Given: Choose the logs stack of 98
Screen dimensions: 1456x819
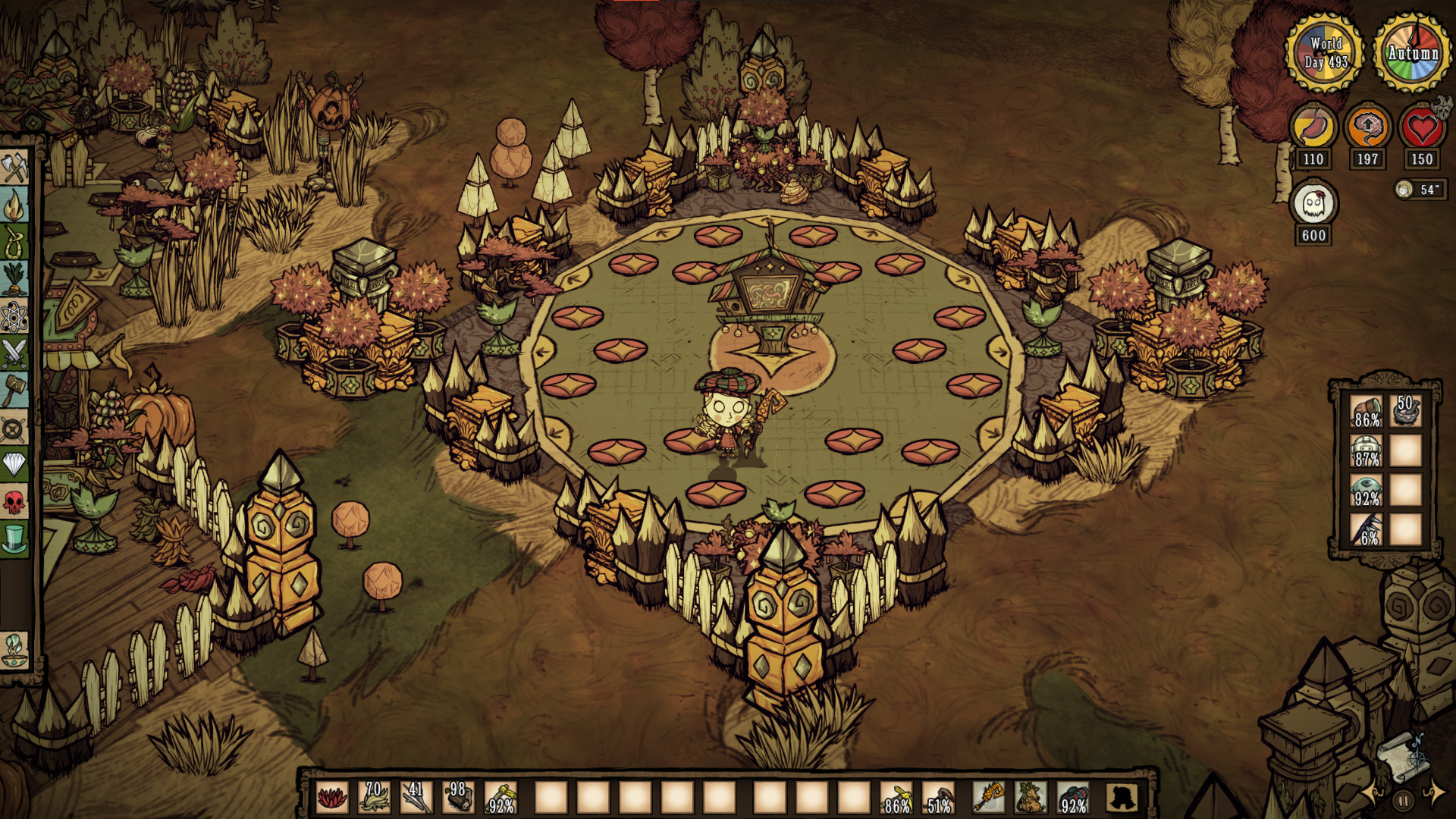Looking at the screenshot, I should pos(458,798).
